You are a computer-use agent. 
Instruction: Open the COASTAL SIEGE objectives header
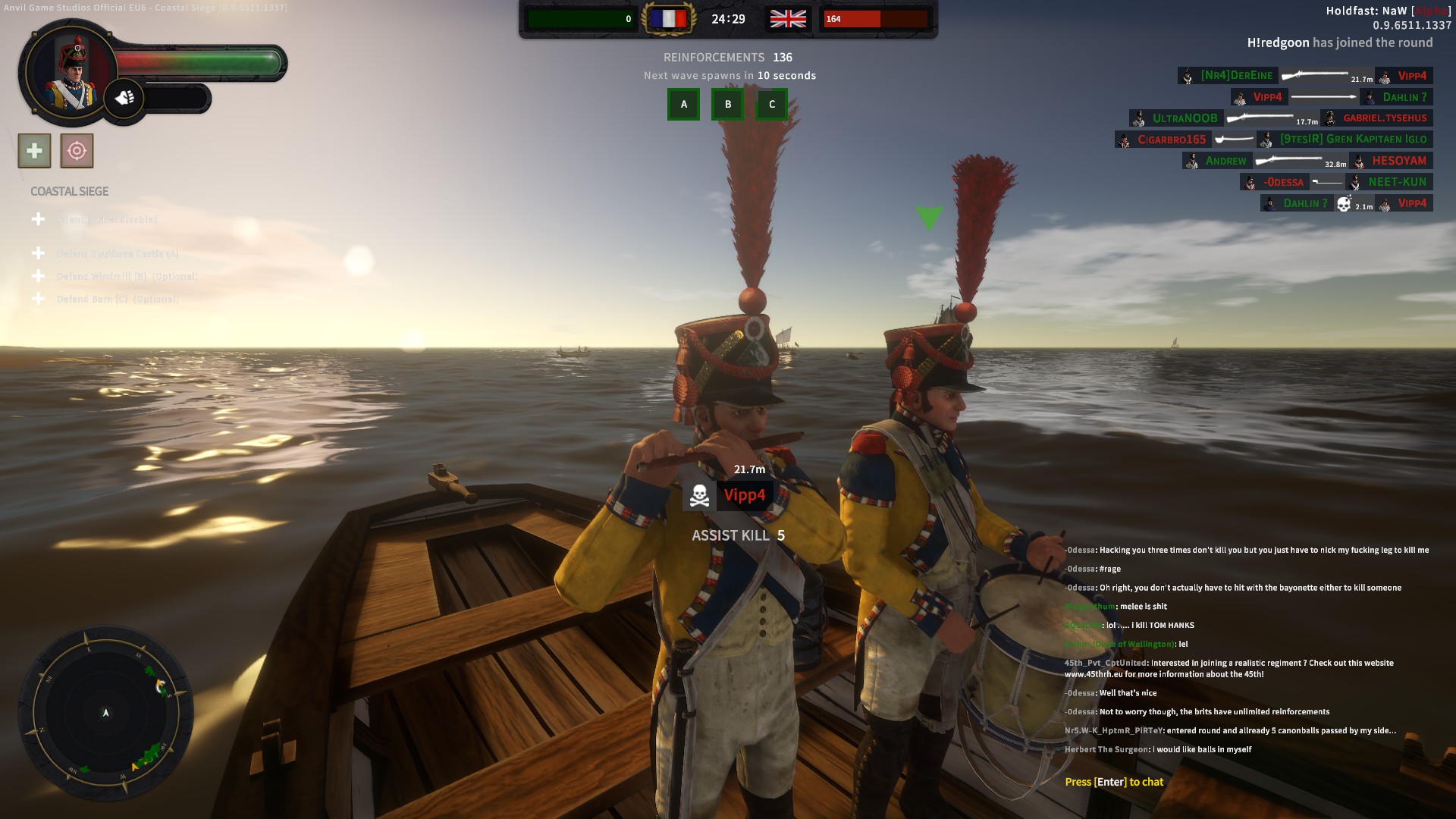[x=68, y=192]
